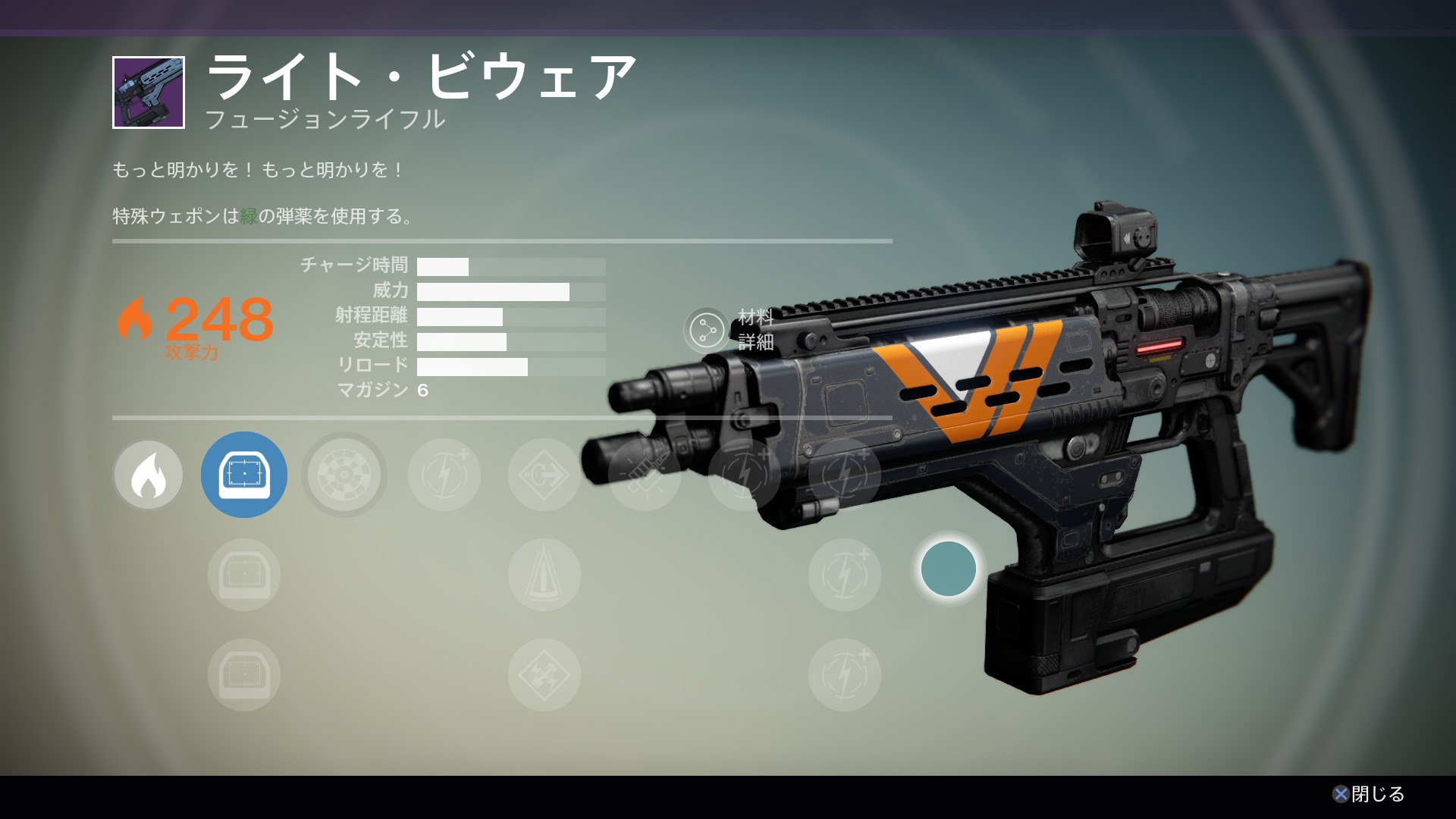
Task: Select the diamond arrow perk node
Action: coord(544,475)
